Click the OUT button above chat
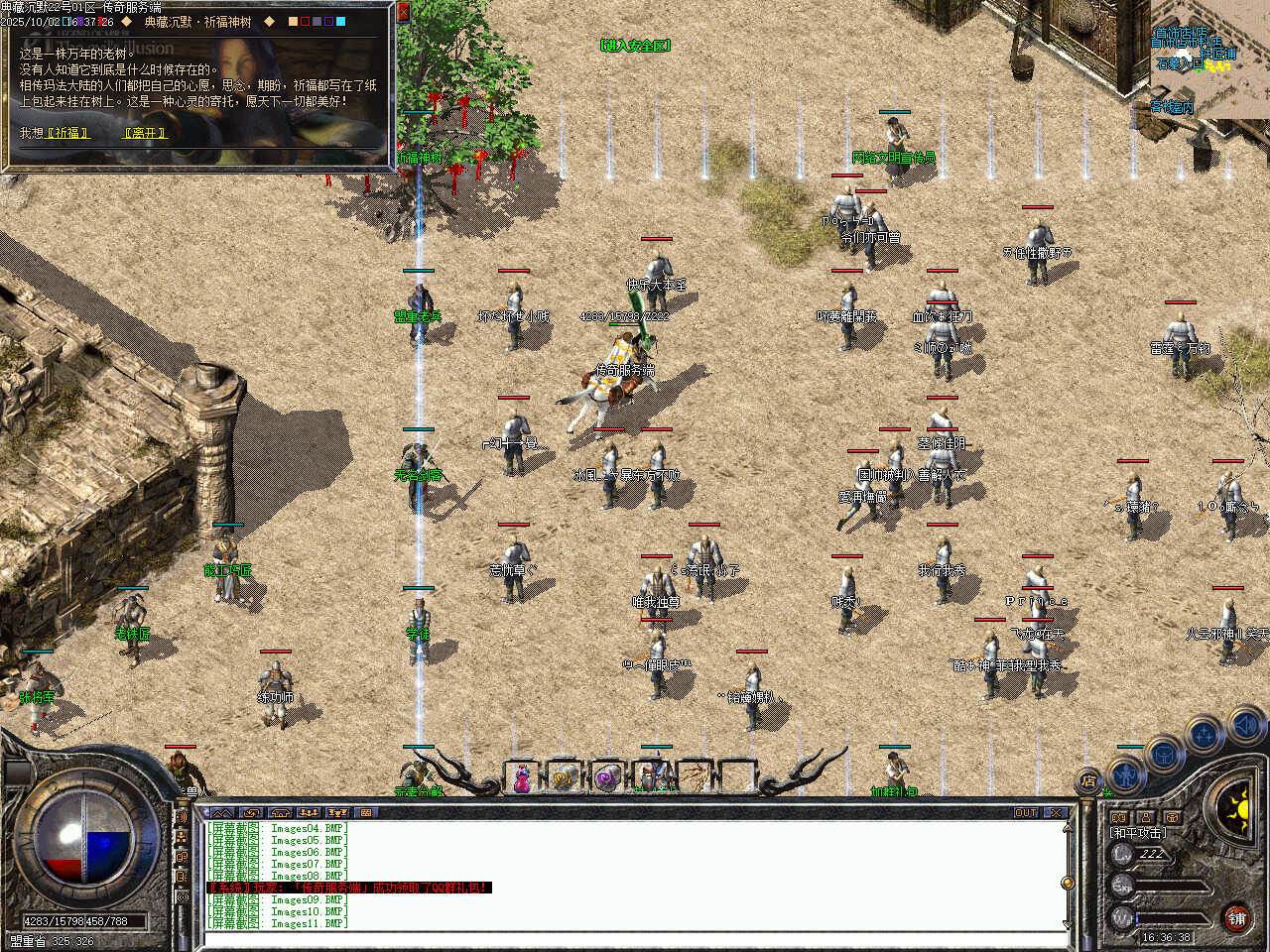The image size is (1270, 952). (1026, 813)
